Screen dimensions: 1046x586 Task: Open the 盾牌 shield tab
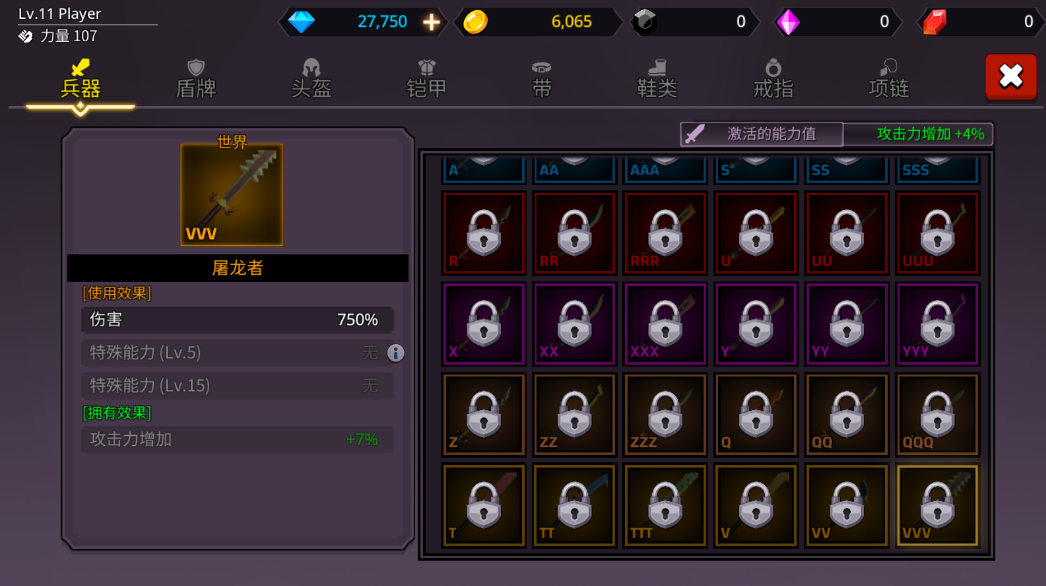196,78
